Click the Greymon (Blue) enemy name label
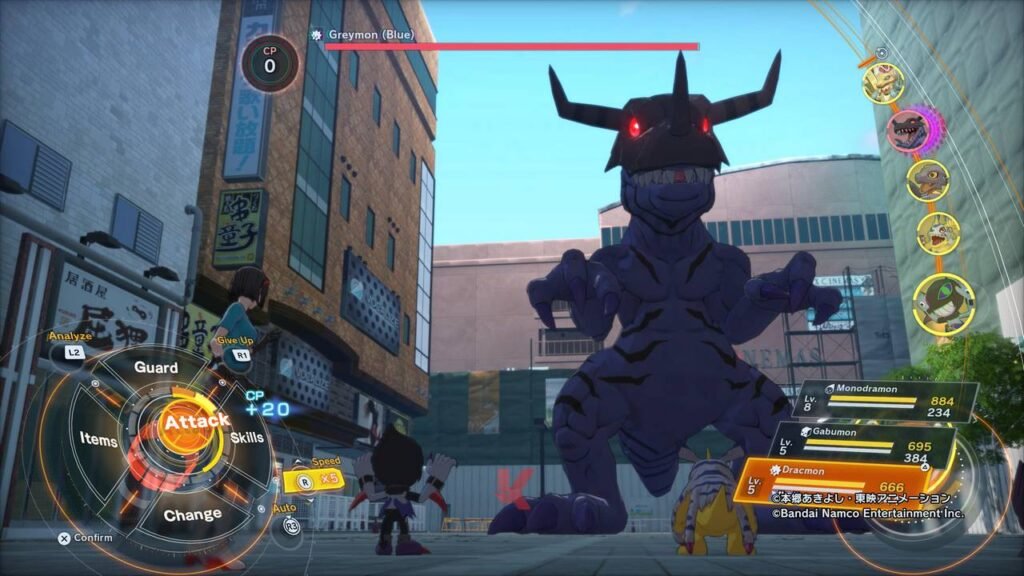Image resolution: width=1024 pixels, height=576 pixels. (370, 35)
